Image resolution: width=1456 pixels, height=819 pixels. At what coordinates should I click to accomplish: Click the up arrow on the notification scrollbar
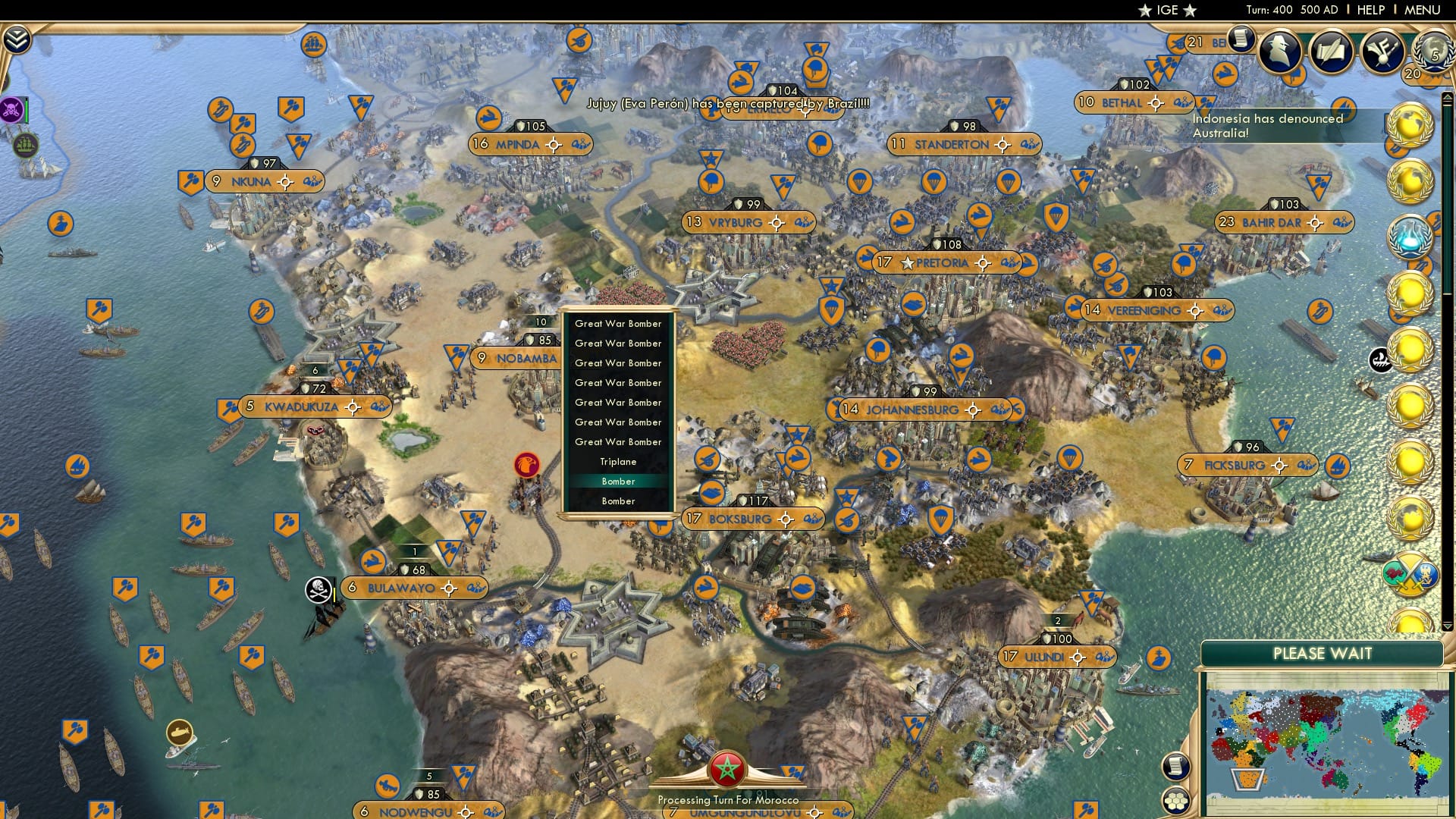click(x=1446, y=97)
